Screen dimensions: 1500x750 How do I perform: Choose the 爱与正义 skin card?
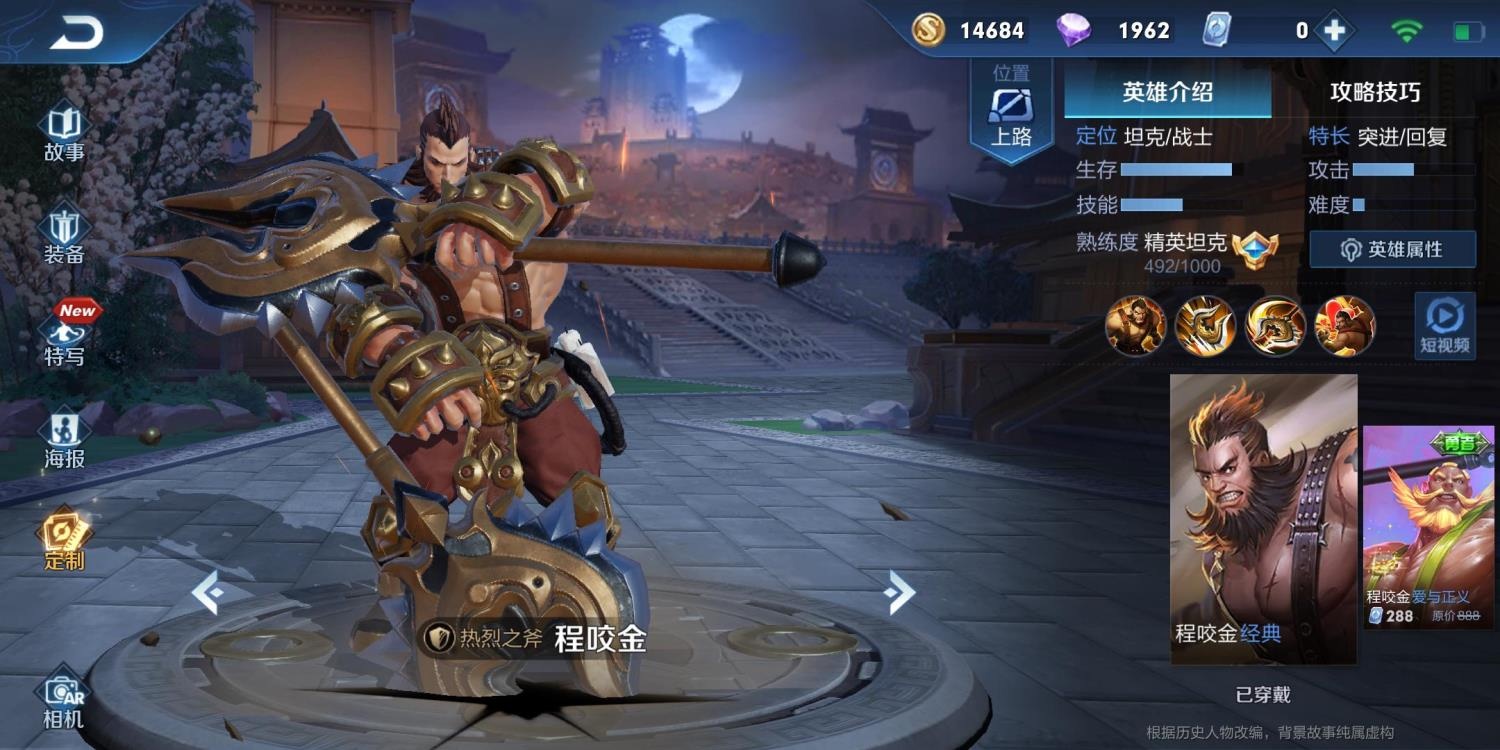[x=1428, y=526]
